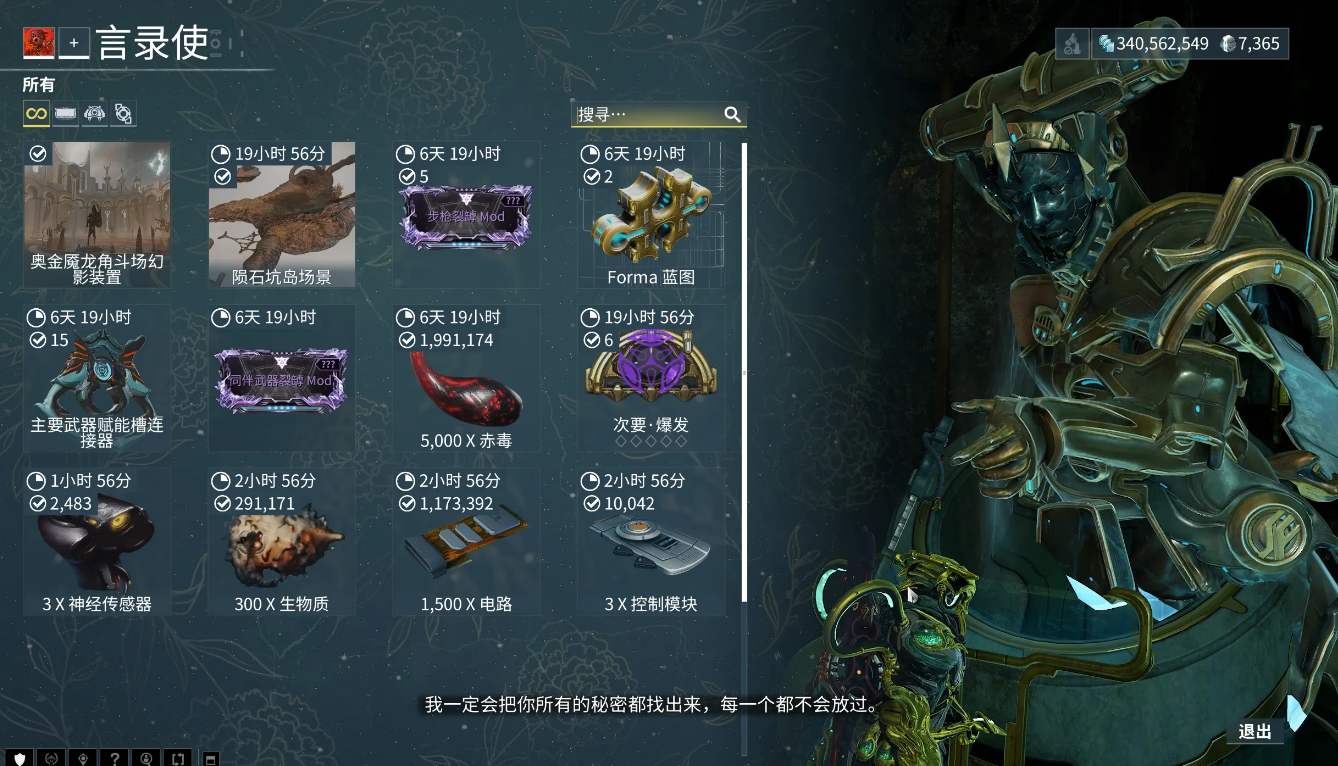Click the report player magnifier icon at bottom

pyautogui.click(x=146, y=757)
